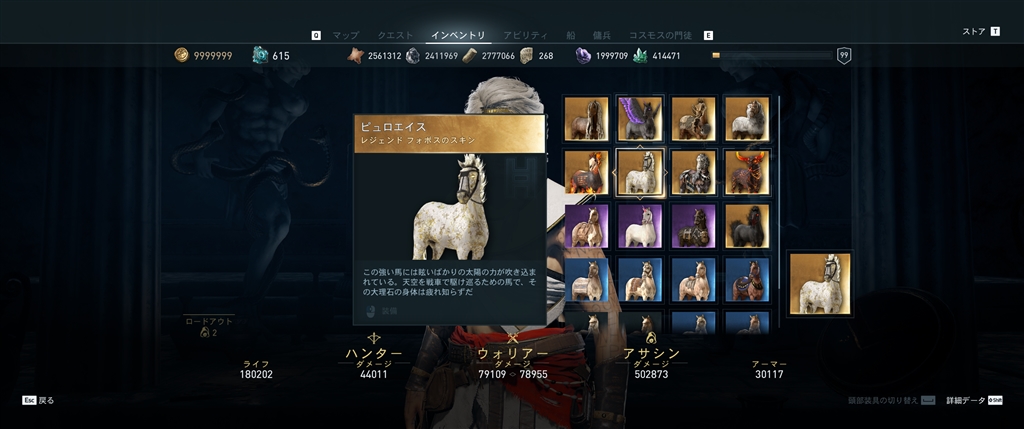Select the flaming horse skin

[586, 172]
